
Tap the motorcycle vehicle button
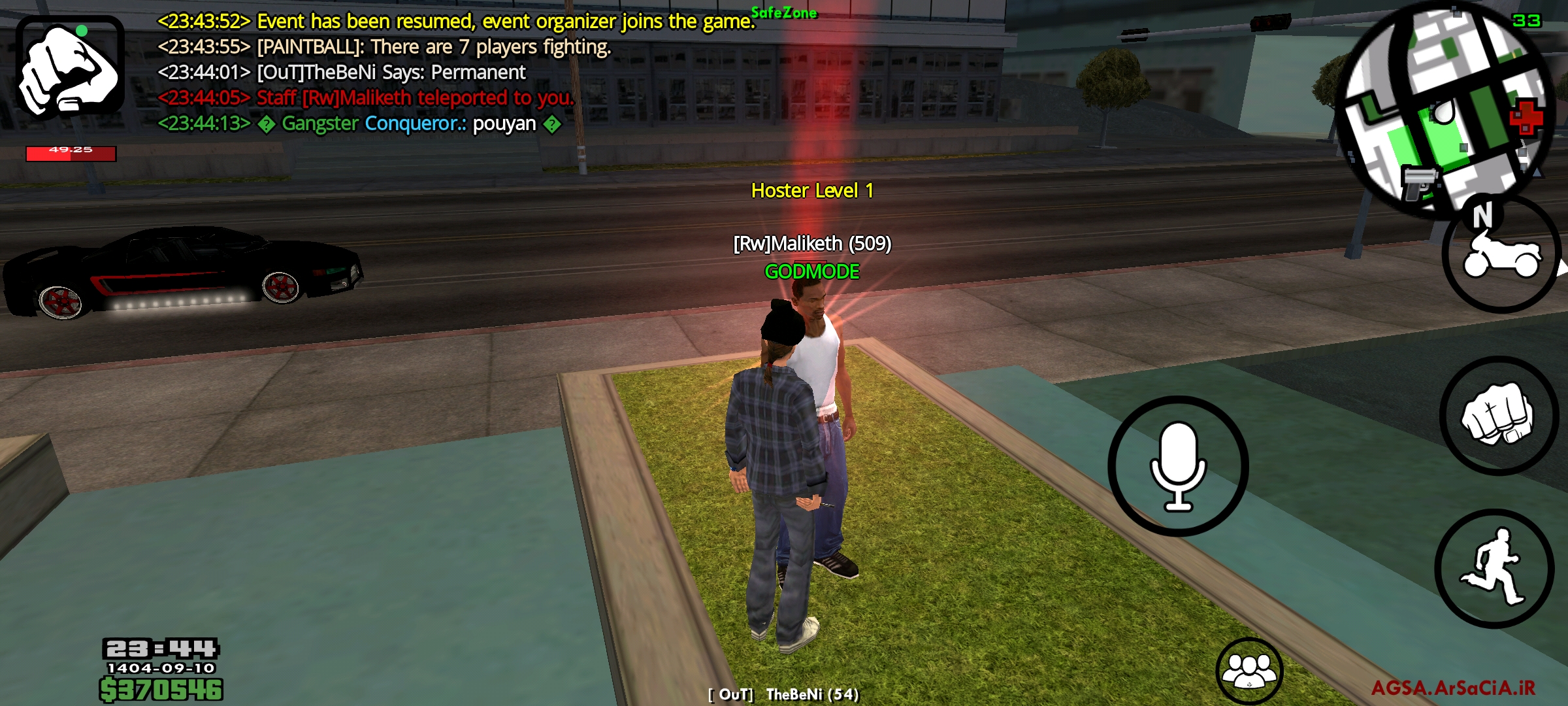[1501, 256]
